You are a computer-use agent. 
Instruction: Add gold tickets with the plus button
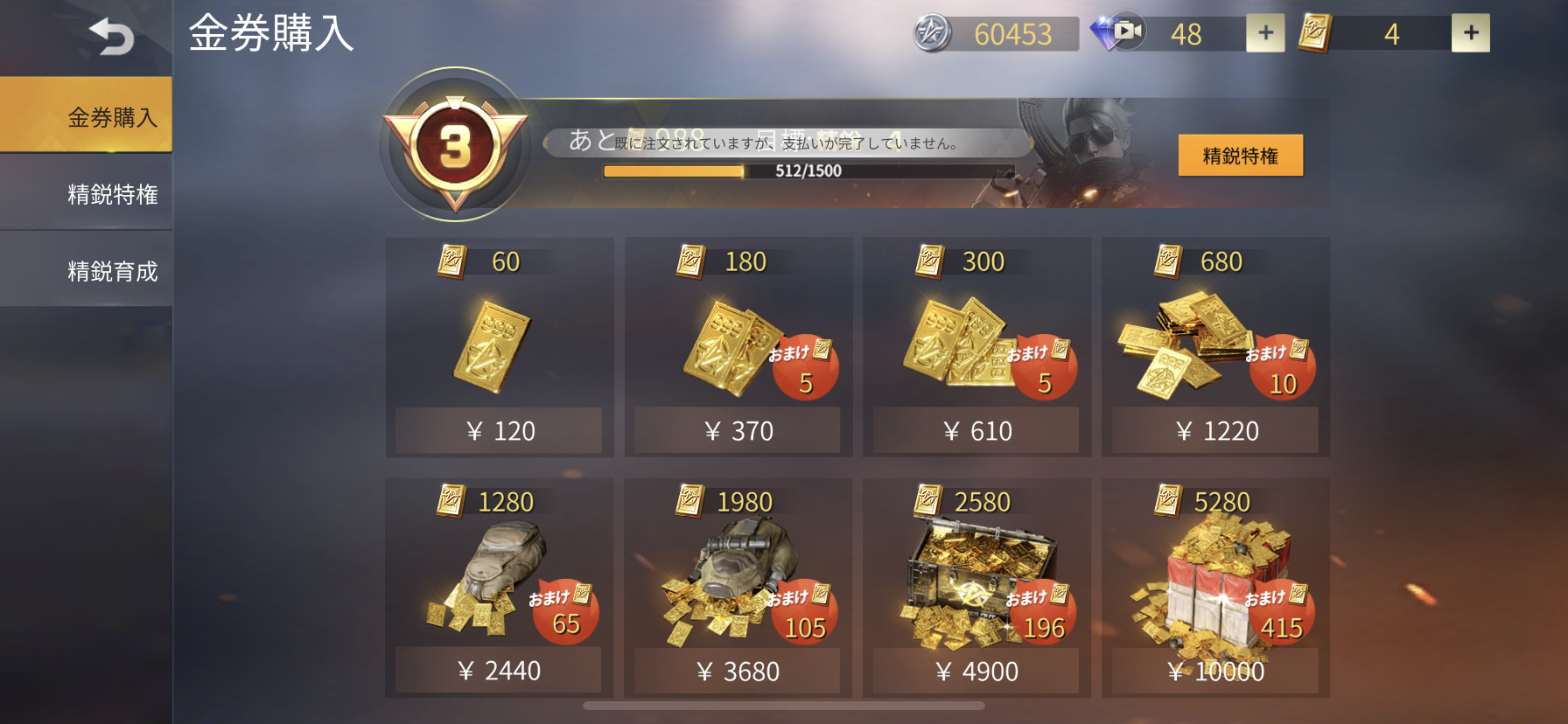[x=1470, y=33]
